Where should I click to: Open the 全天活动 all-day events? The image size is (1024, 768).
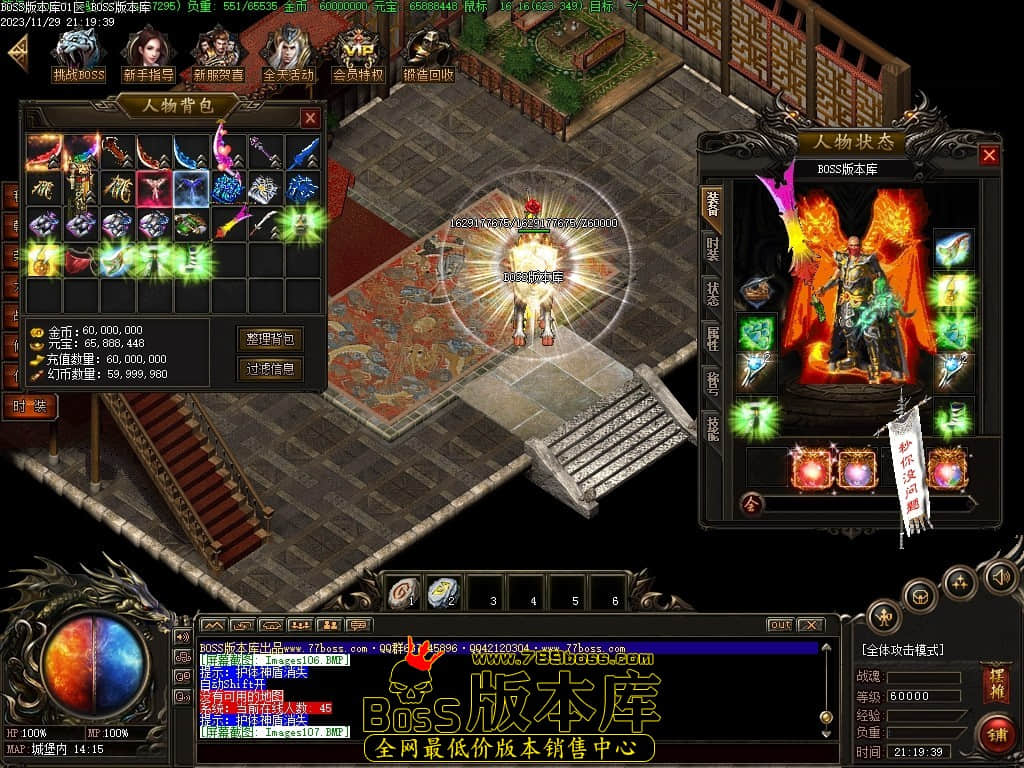point(288,54)
